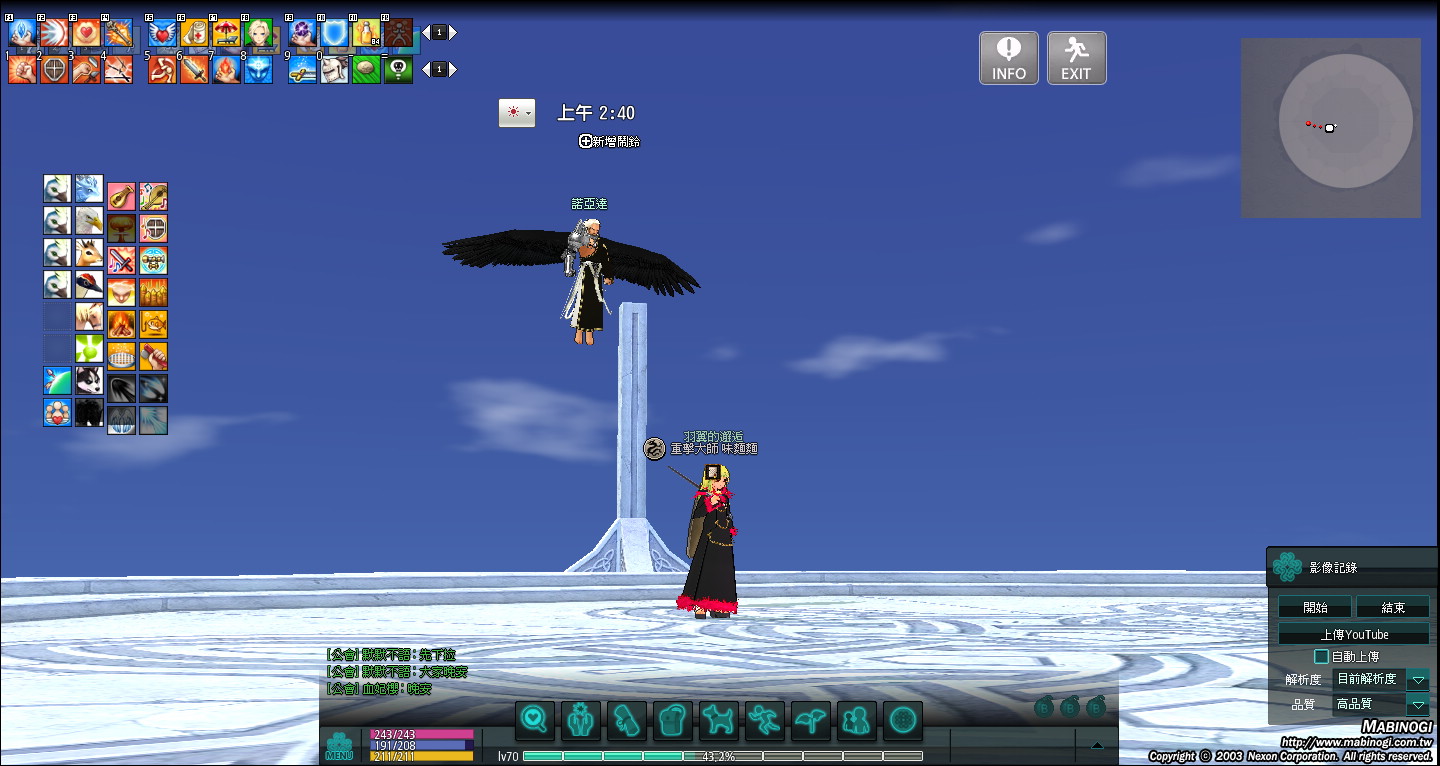Click the EXIT button
Image resolution: width=1440 pixels, height=766 pixels.
[x=1076, y=58]
